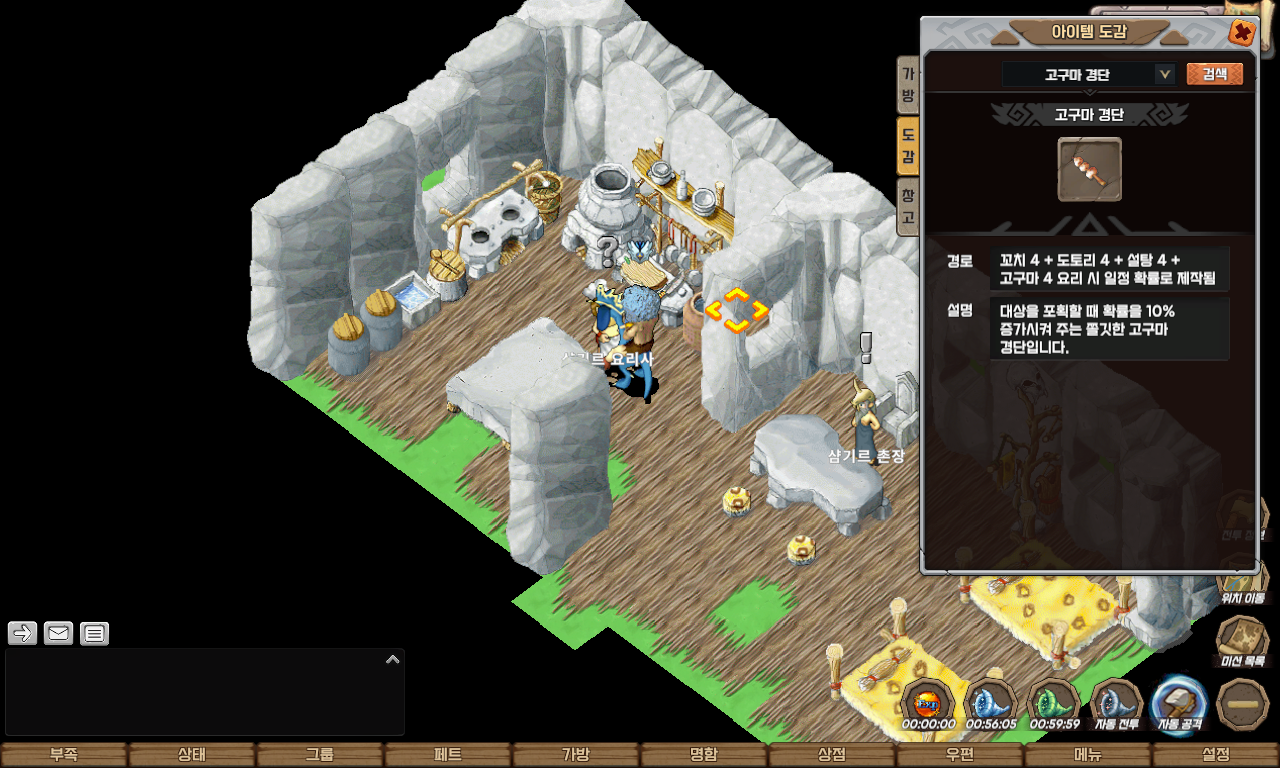Open the 그룹 group menu
This screenshot has width=1280, height=768.
point(320,755)
